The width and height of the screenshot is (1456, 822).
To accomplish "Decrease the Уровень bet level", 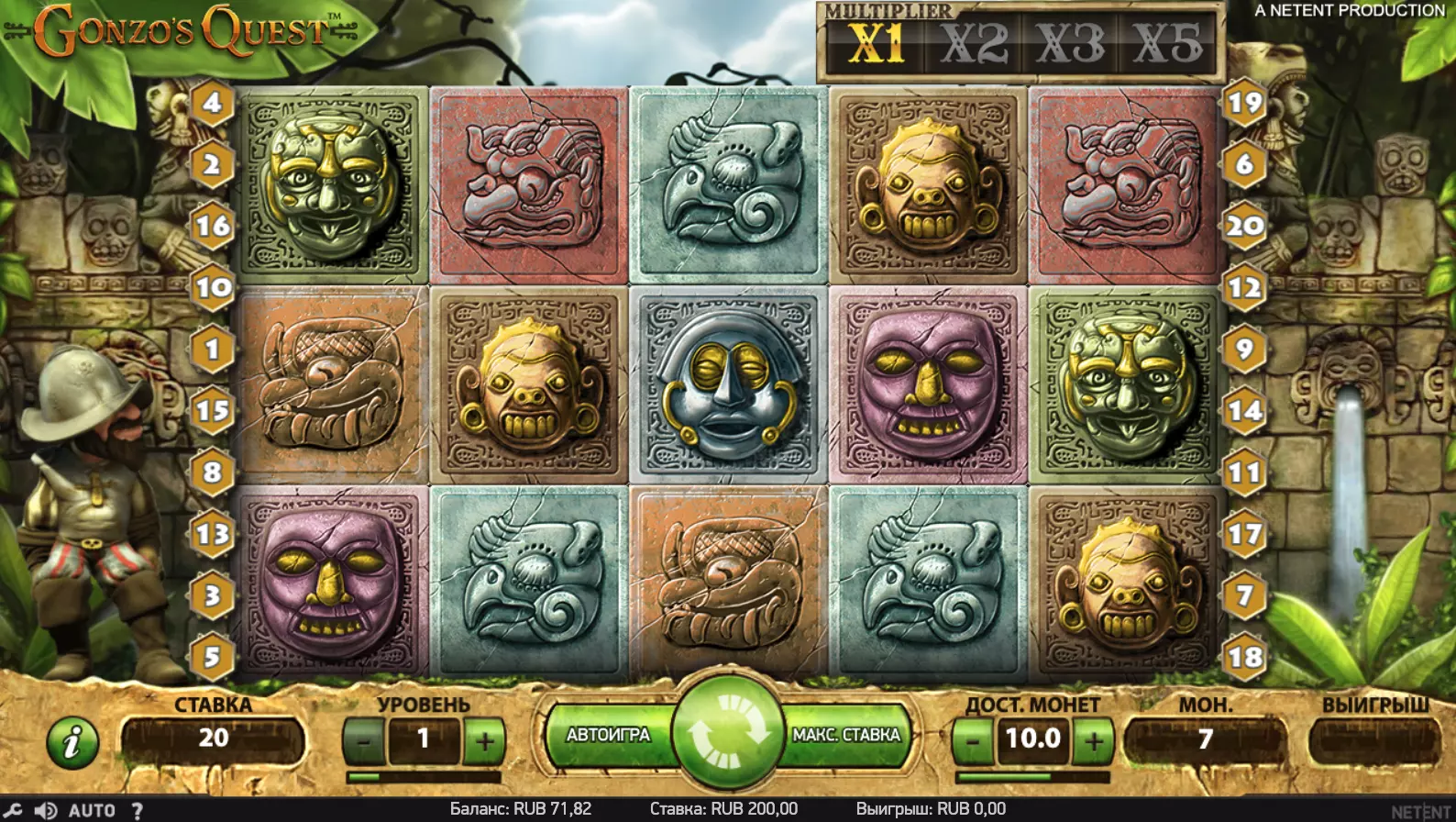I will coord(365,739).
